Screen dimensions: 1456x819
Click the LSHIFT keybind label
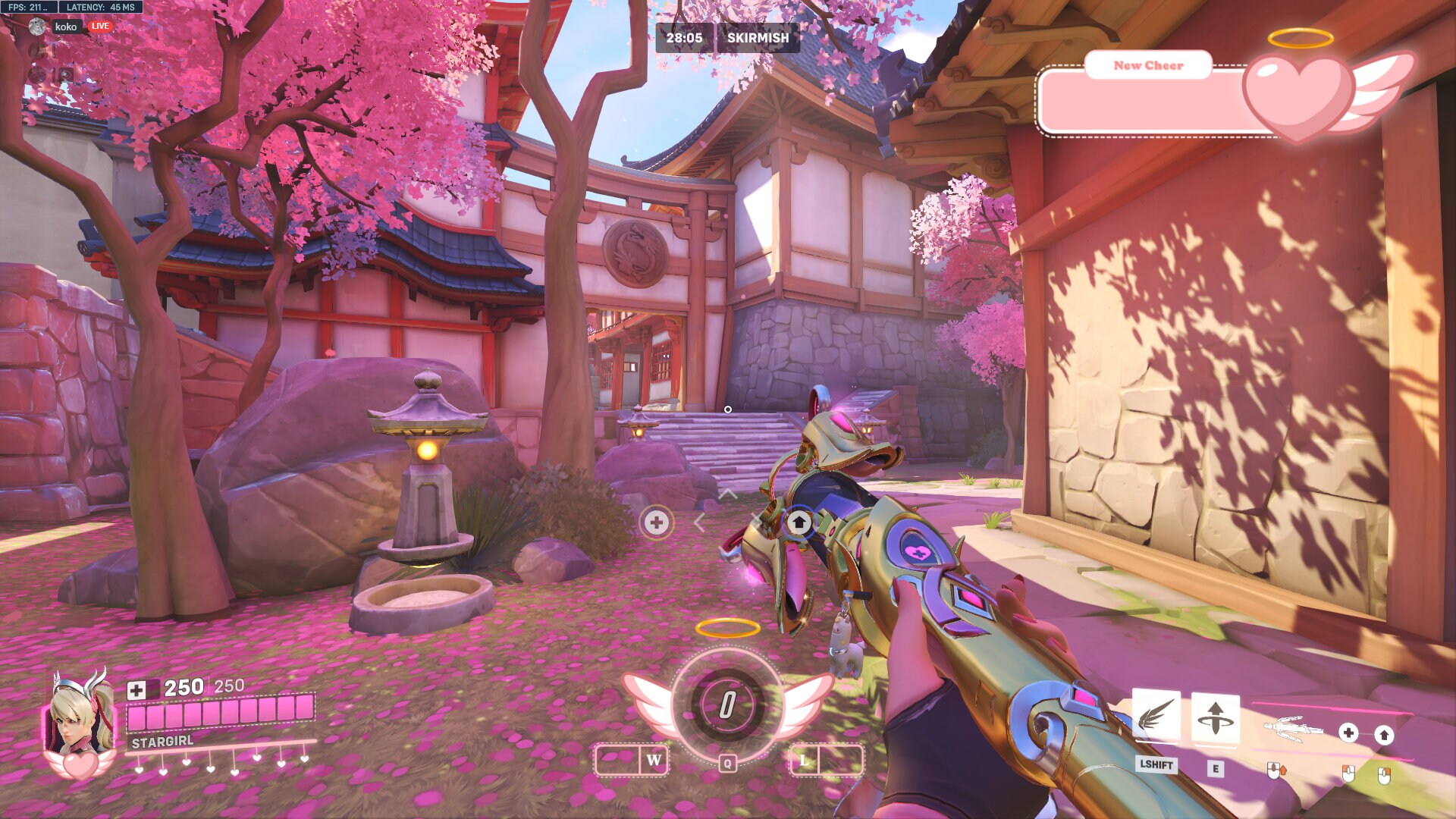1156,765
